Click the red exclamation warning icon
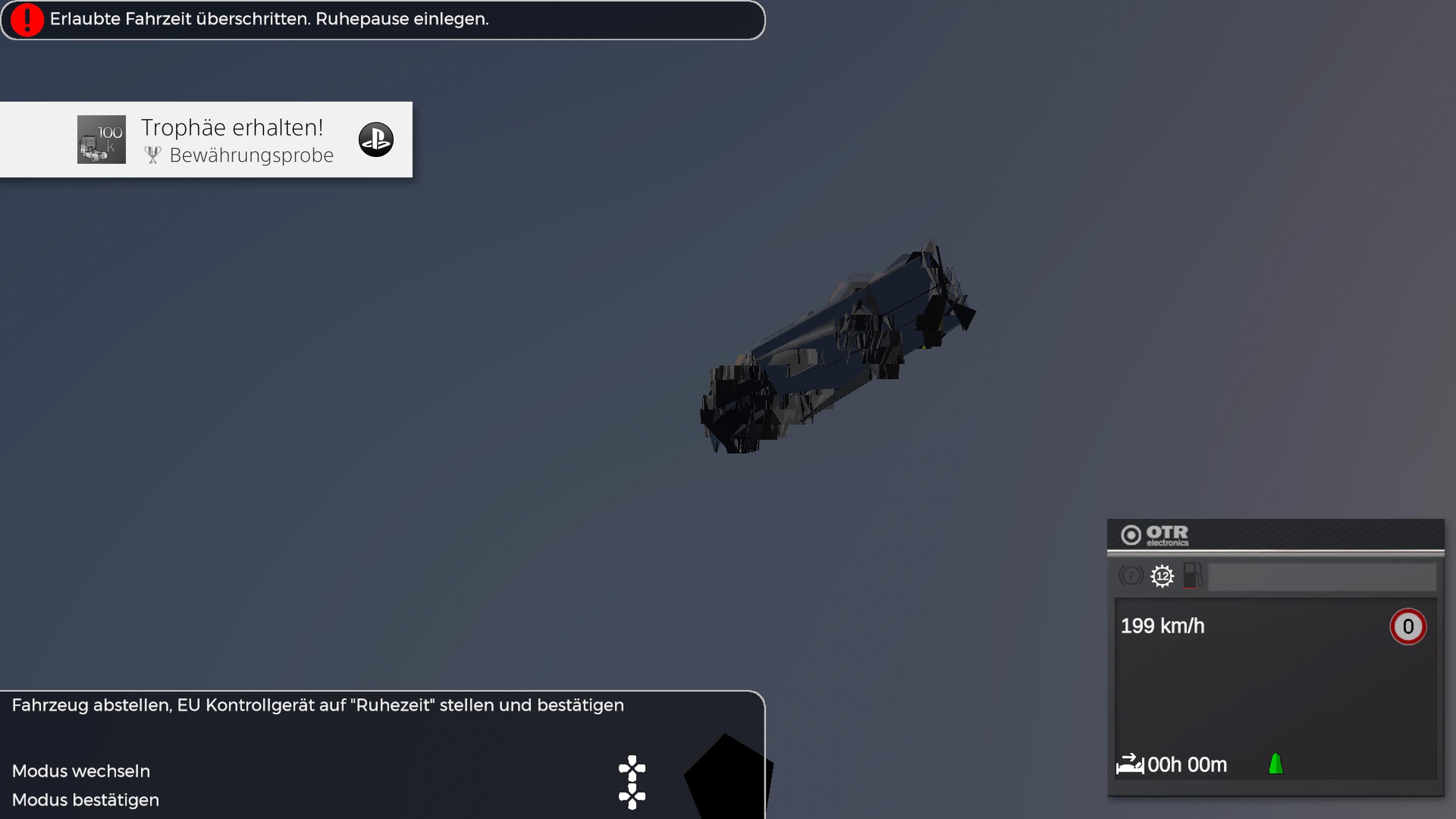1456x819 pixels. 27,20
